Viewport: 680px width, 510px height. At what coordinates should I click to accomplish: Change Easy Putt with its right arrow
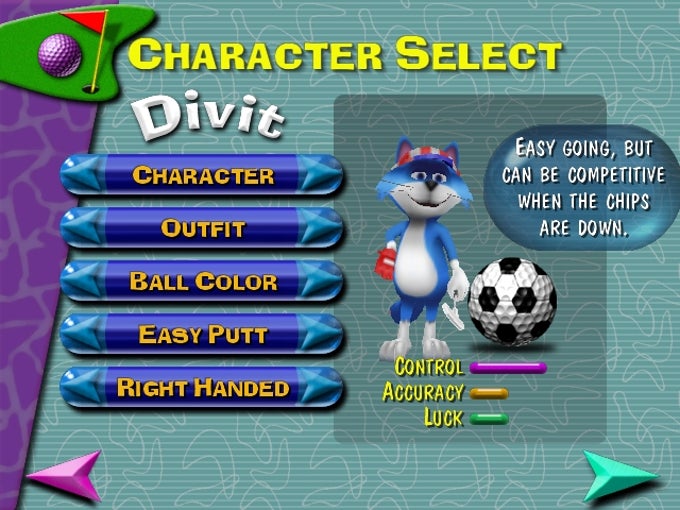tap(319, 334)
